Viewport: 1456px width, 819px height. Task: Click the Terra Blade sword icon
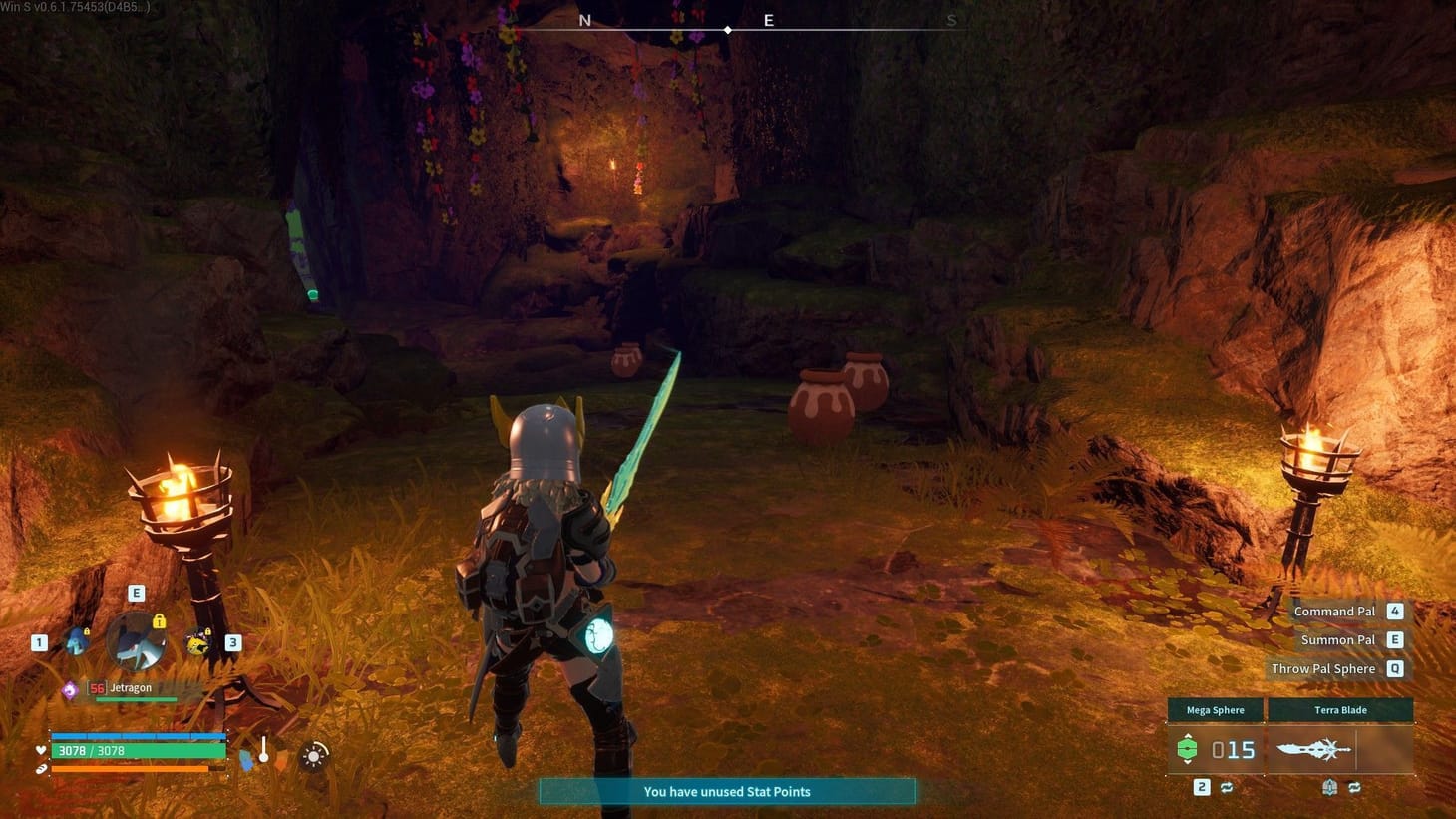point(1313,748)
